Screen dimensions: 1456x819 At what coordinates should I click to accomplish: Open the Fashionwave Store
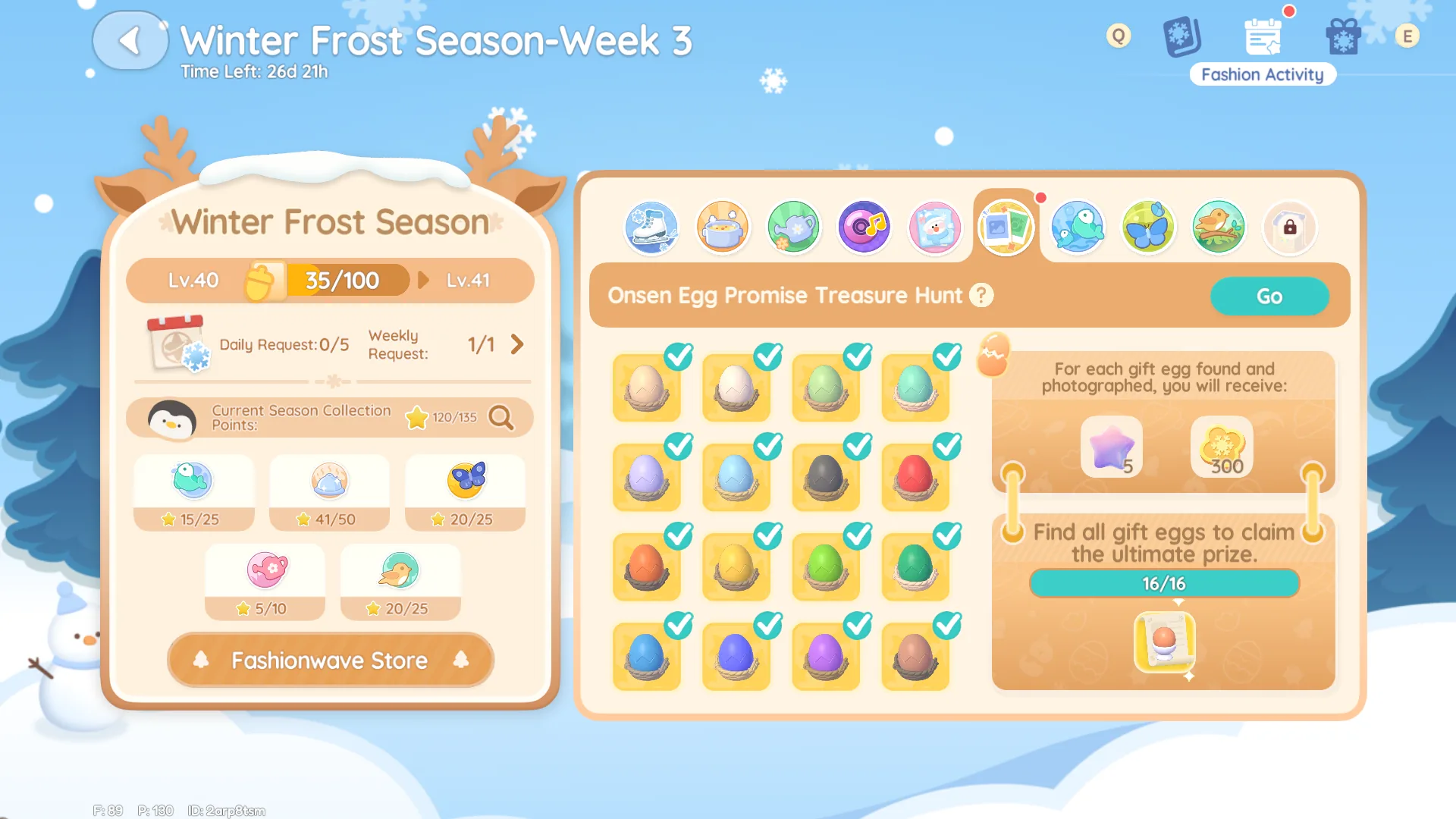(x=330, y=660)
